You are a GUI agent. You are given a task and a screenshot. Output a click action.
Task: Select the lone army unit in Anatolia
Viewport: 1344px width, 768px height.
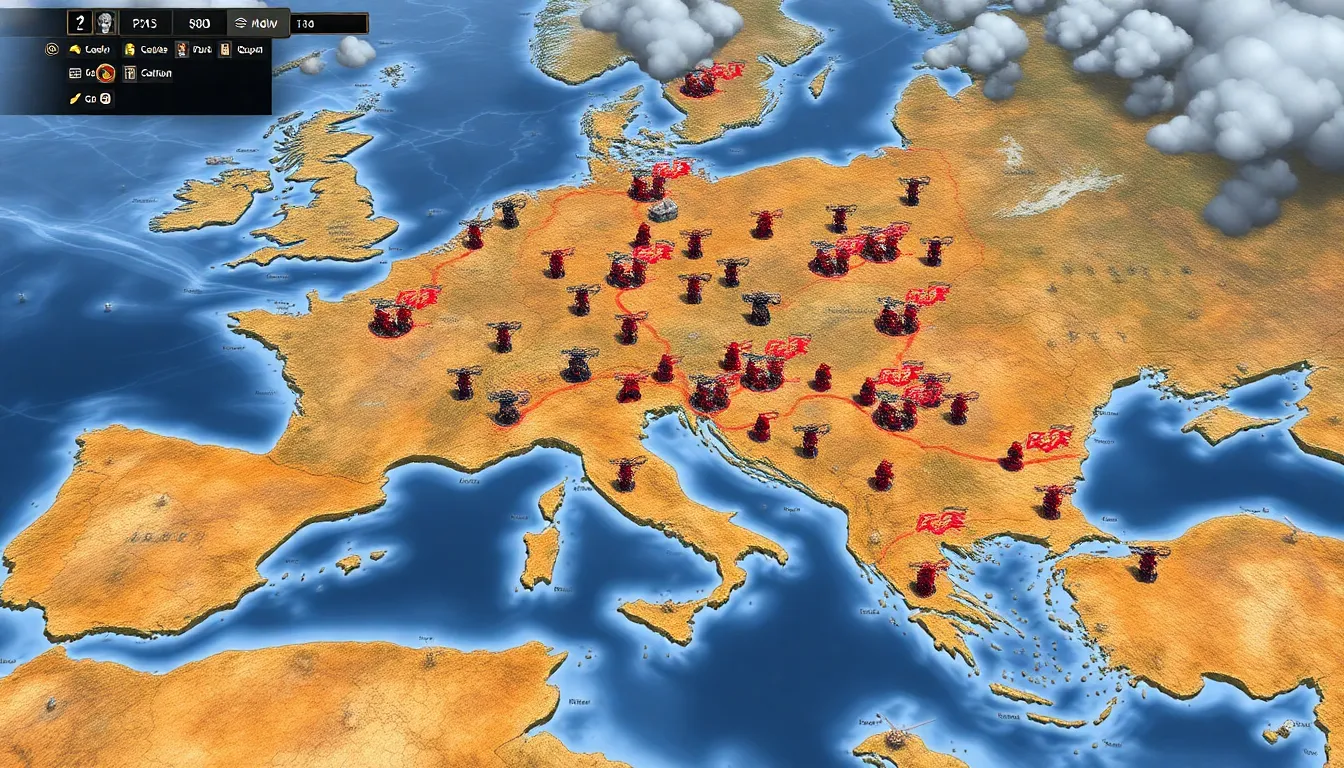(x=1148, y=564)
